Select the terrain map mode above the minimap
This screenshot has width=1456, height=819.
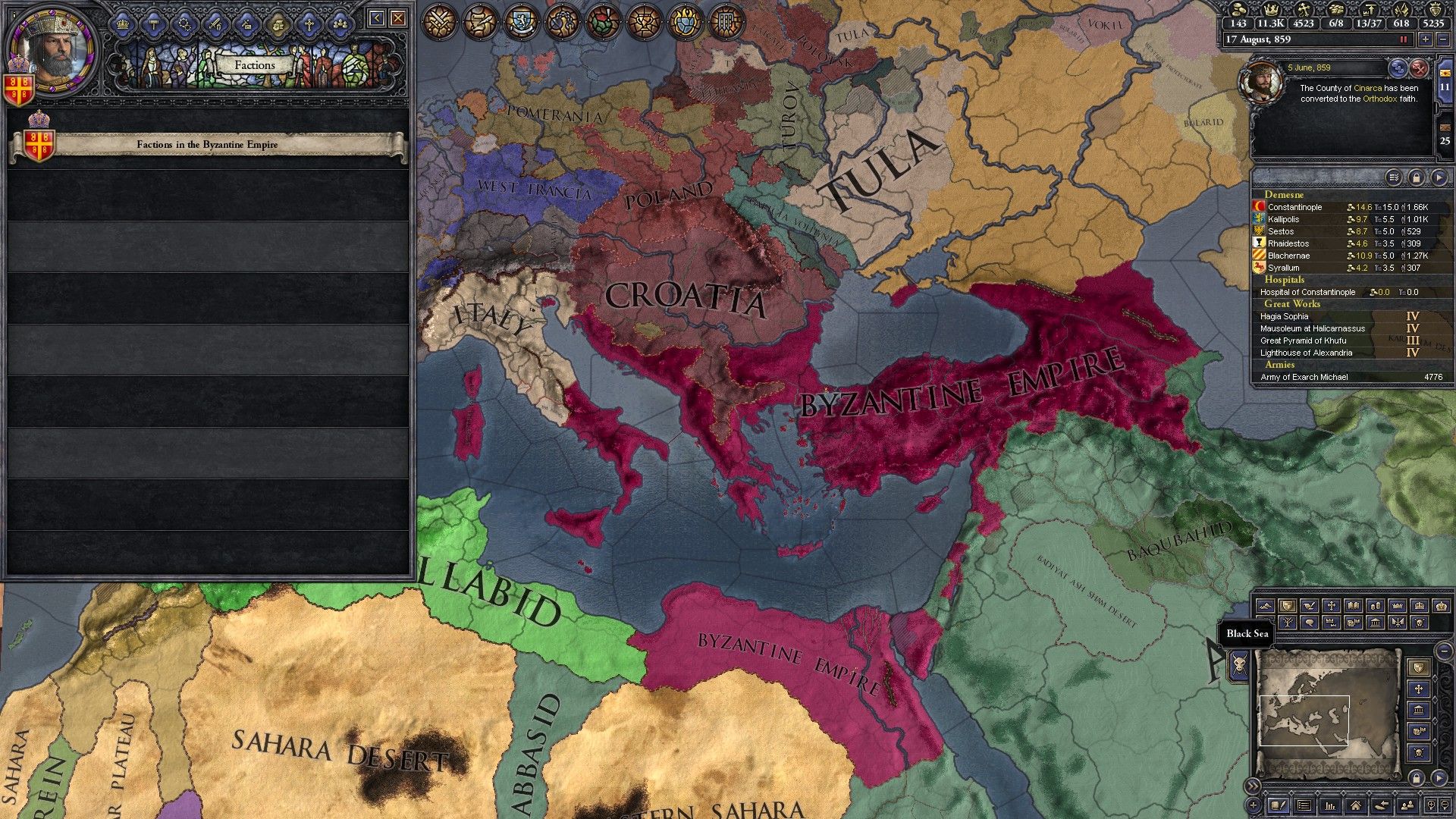[x=1266, y=606]
